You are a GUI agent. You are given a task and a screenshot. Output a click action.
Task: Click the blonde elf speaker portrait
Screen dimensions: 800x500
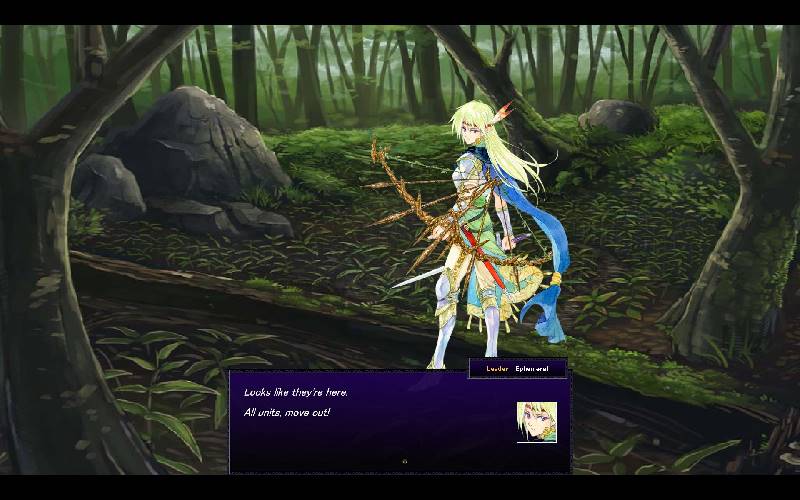tap(536, 422)
